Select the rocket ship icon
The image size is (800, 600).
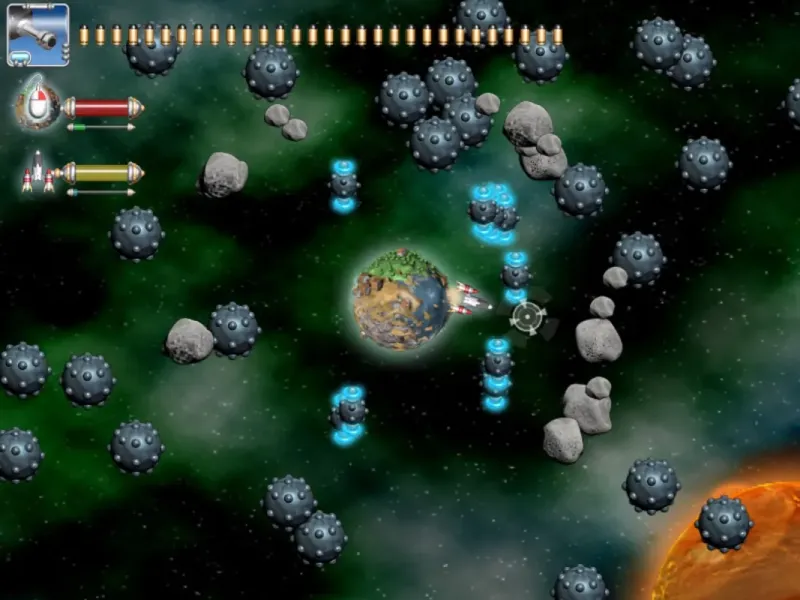pyautogui.click(x=39, y=172)
